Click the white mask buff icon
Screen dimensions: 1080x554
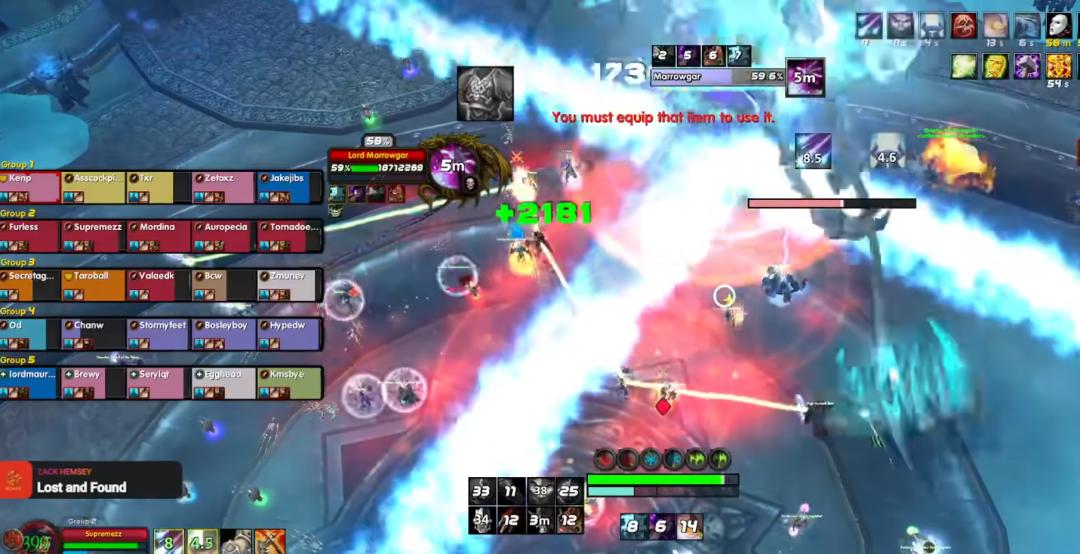tap(1059, 26)
